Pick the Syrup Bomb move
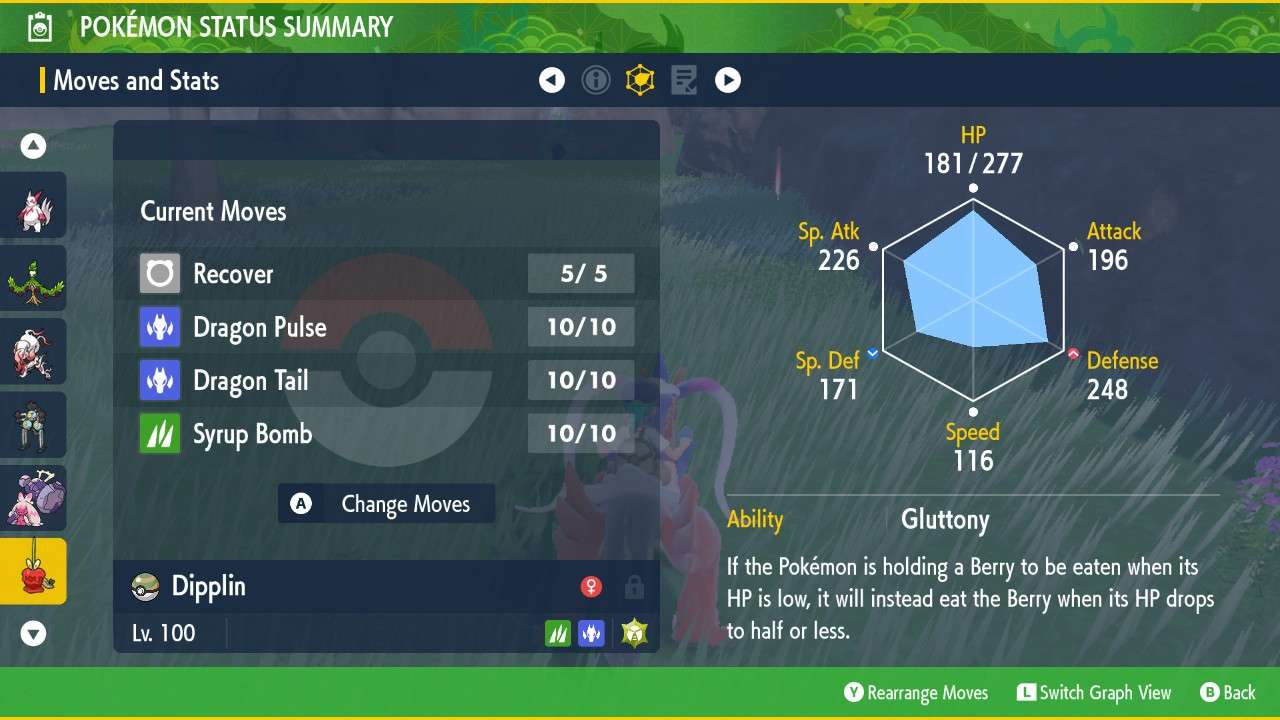 click(x=386, y=434)
